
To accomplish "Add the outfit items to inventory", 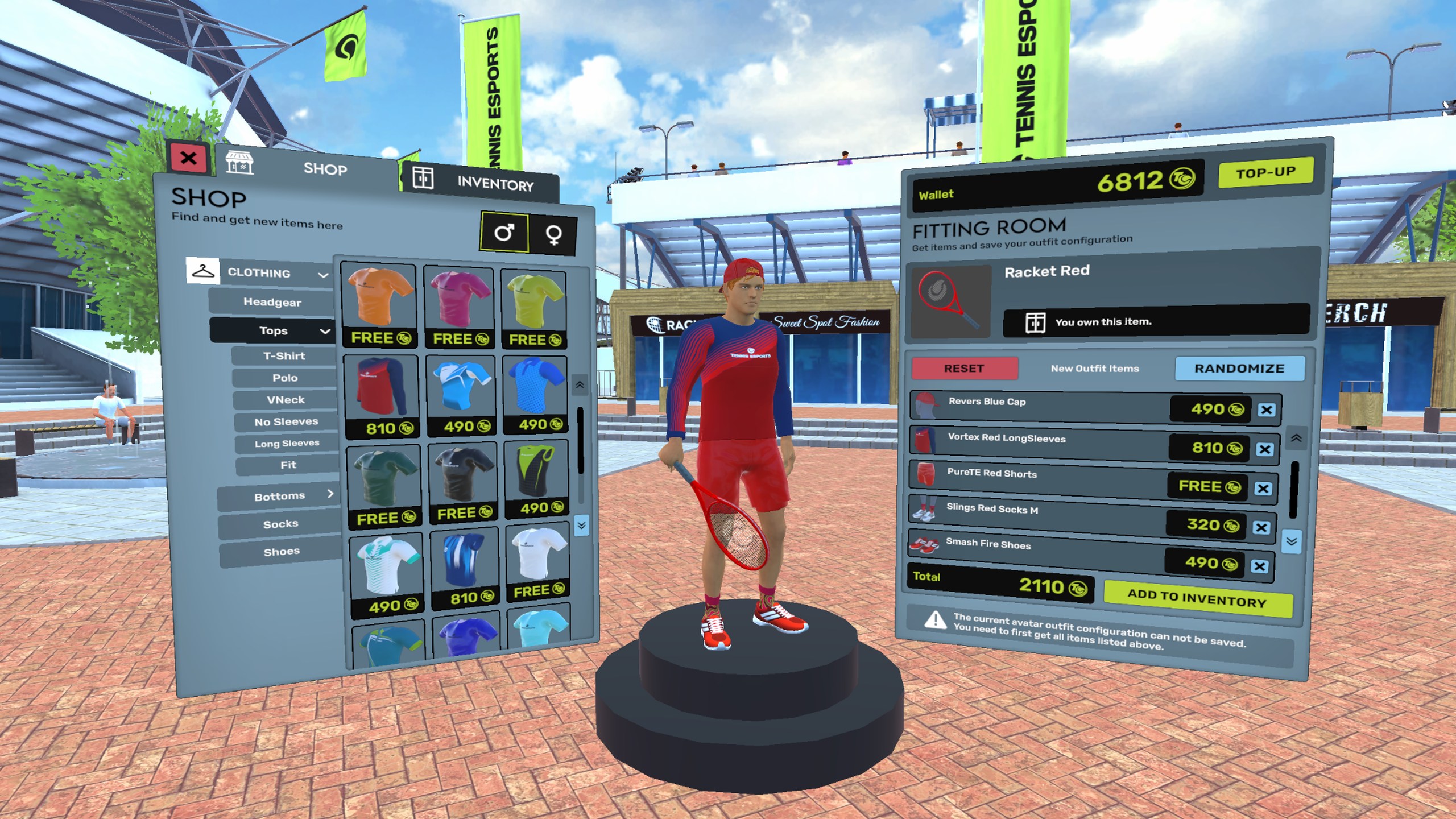I will (x=1197, y=598).
